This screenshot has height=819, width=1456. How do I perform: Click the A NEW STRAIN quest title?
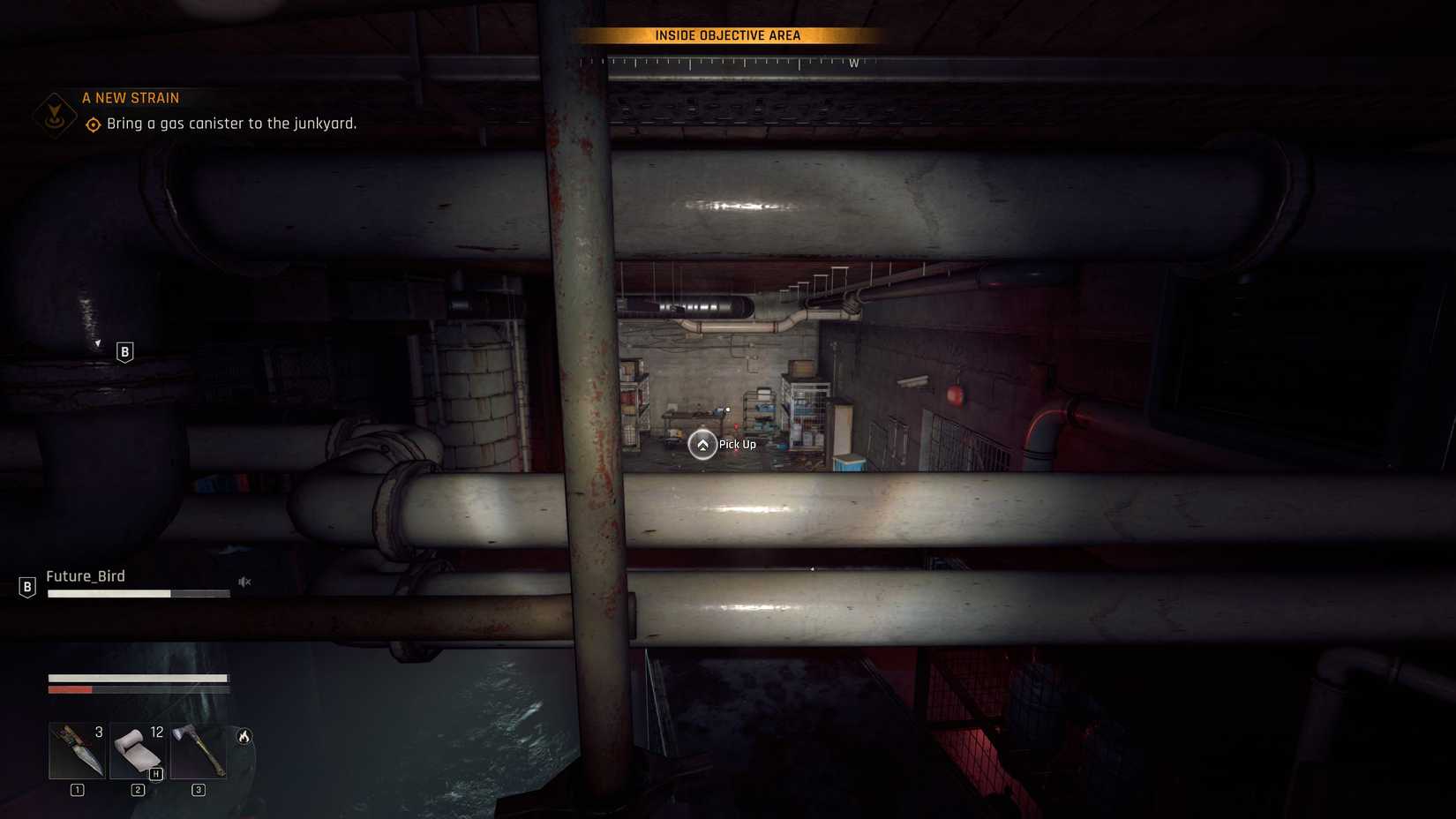pos(131,97)
